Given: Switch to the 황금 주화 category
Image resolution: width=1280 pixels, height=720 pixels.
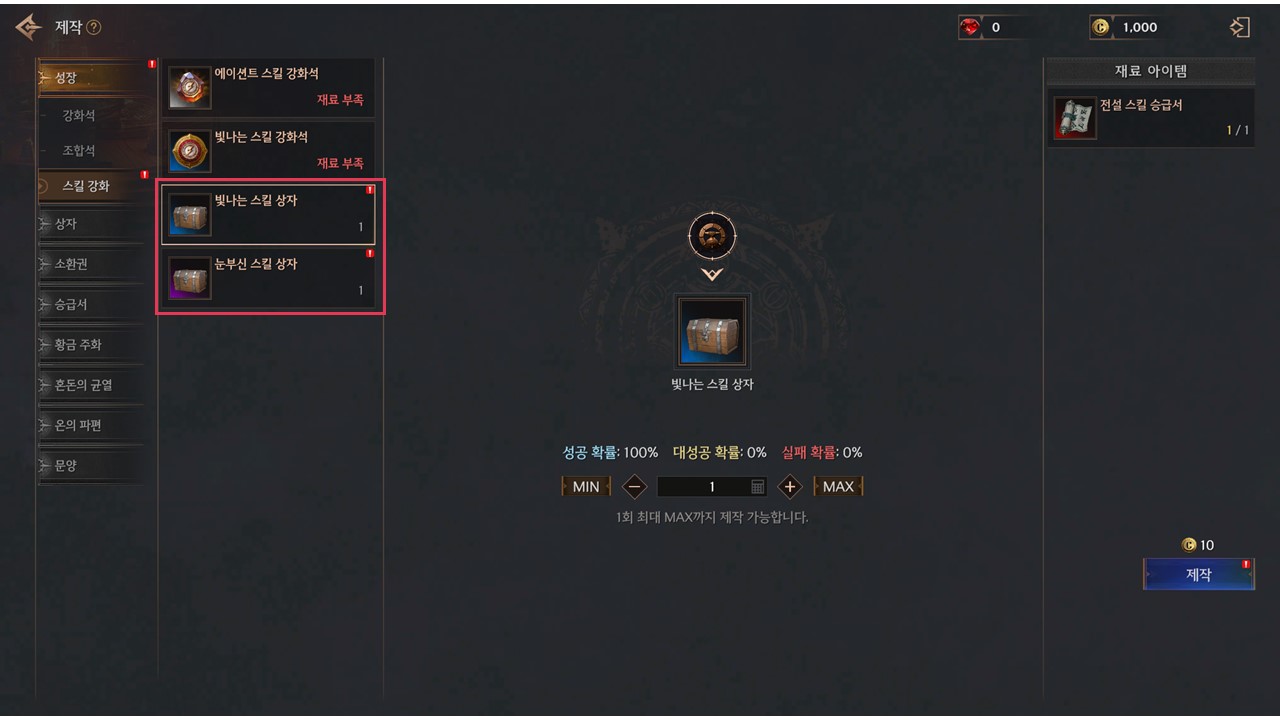Looking at the screenshot, I should [x=88, y=345].
